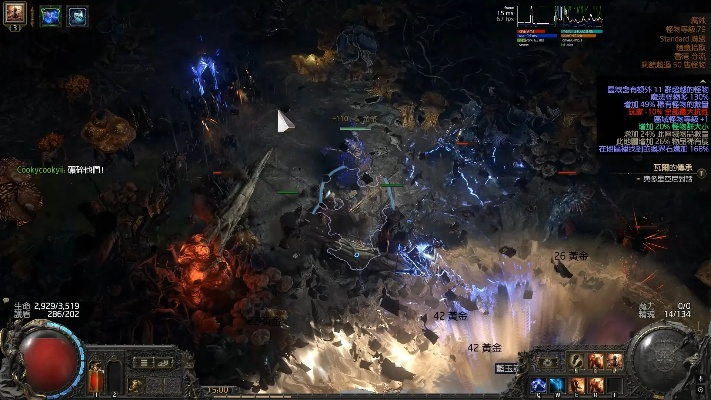
Task: Activate the blue skill bound to W
Action: 558,385
